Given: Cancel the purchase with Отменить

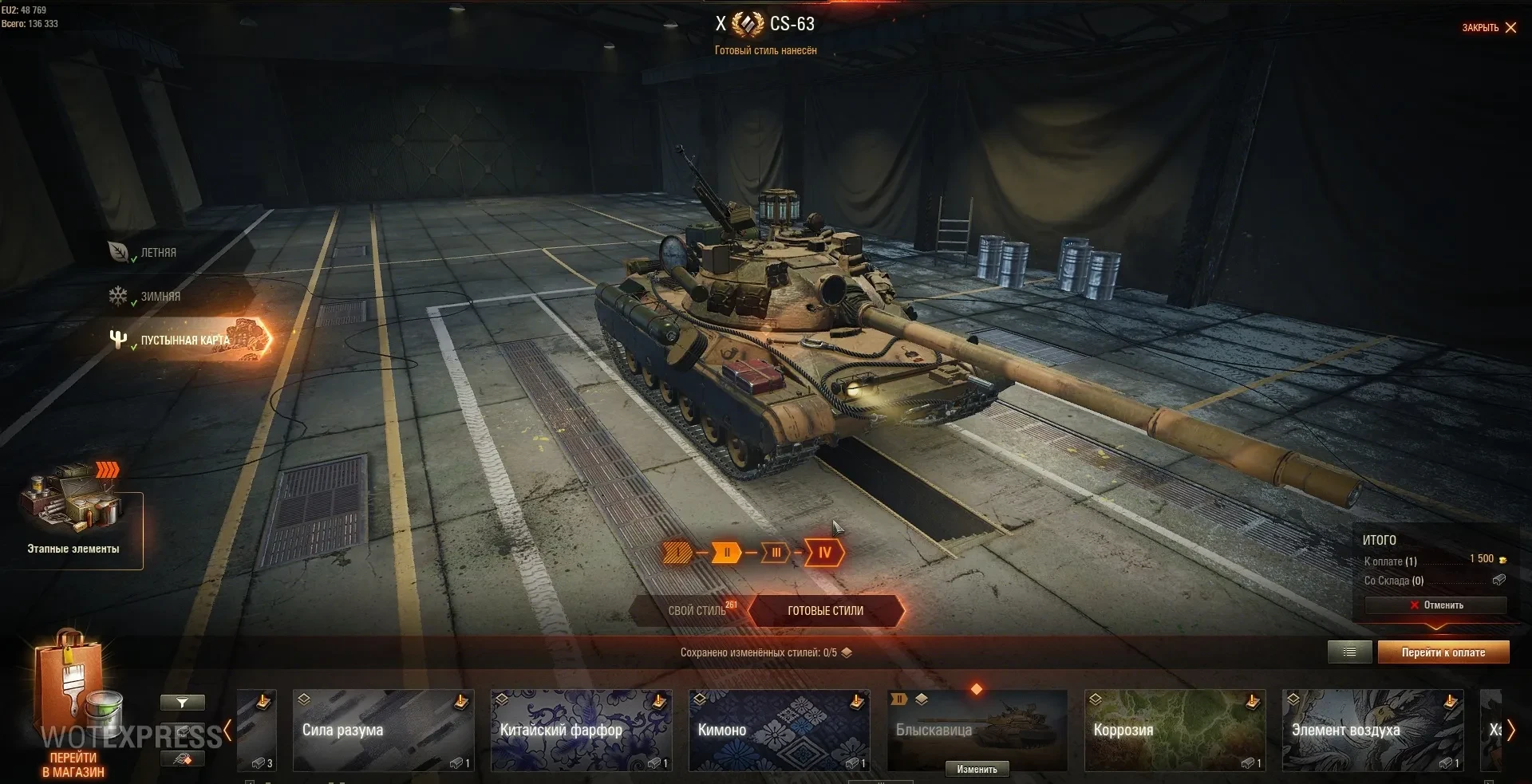Looking at the screenshot, I should [1435, 605].
